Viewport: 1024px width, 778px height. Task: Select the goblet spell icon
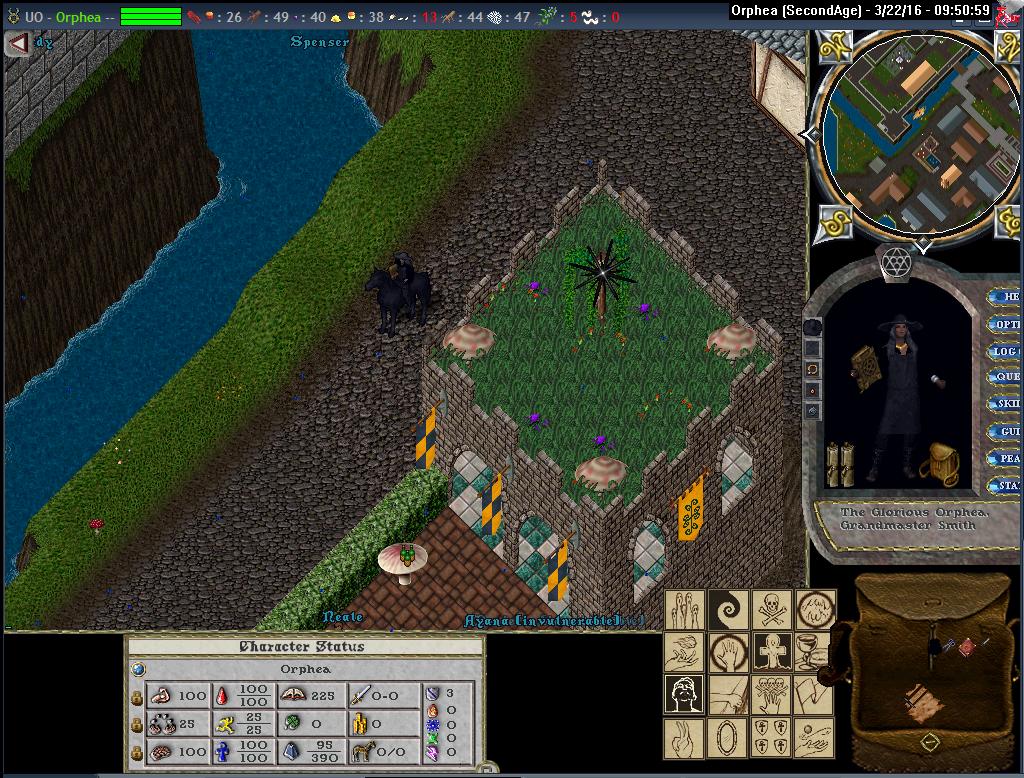812,651
